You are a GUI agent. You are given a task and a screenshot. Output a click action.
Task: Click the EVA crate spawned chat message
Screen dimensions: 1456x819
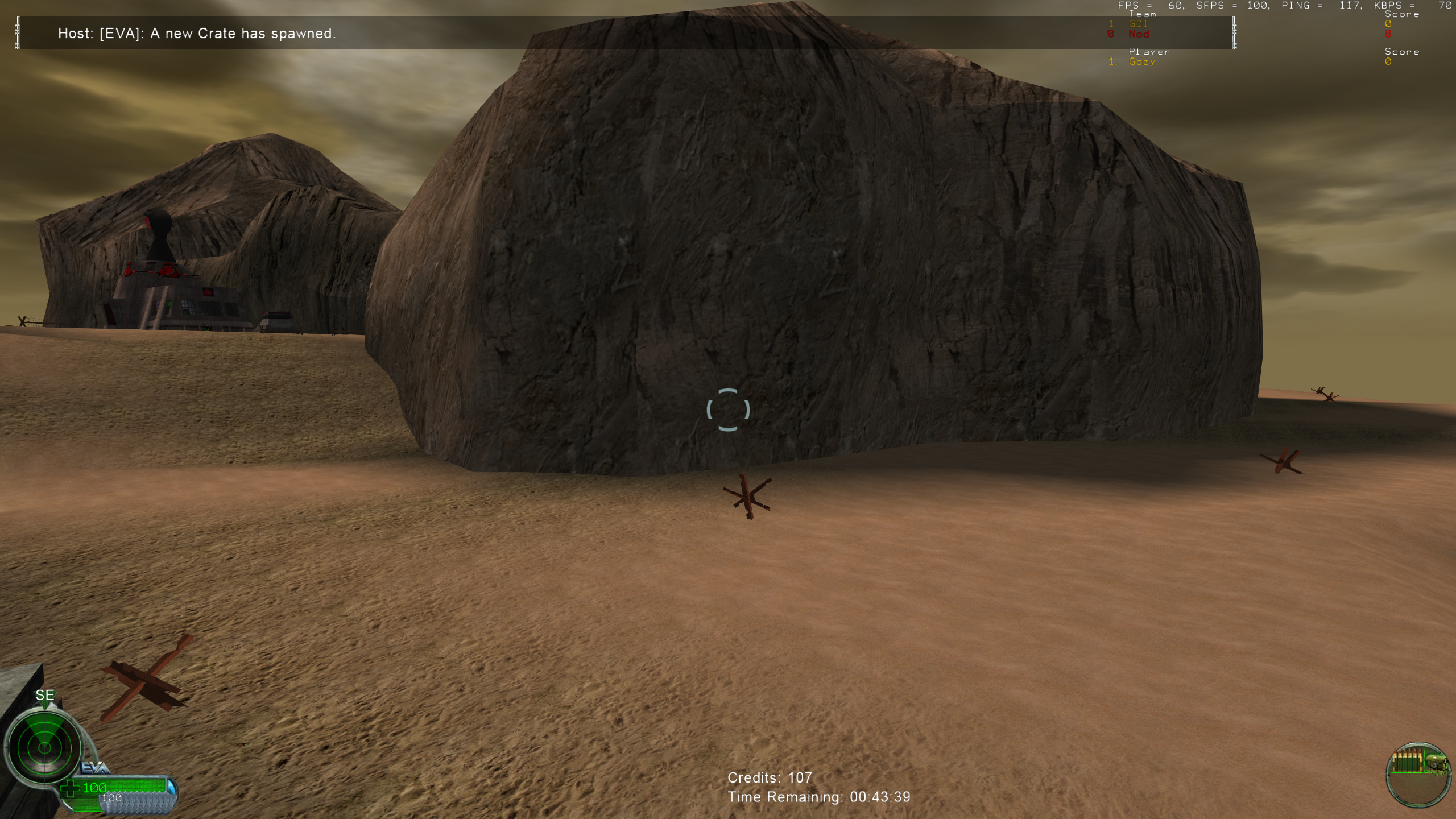click(x=197, y=34)
